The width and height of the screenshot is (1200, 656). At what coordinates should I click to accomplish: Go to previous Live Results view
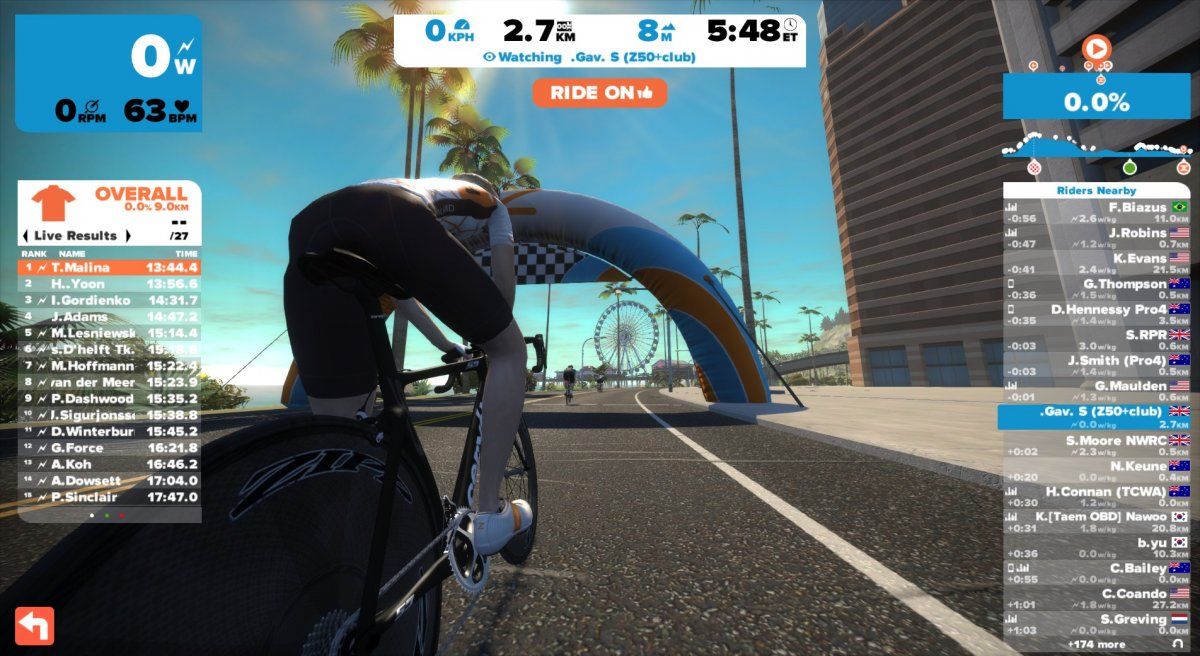[25, 236]
